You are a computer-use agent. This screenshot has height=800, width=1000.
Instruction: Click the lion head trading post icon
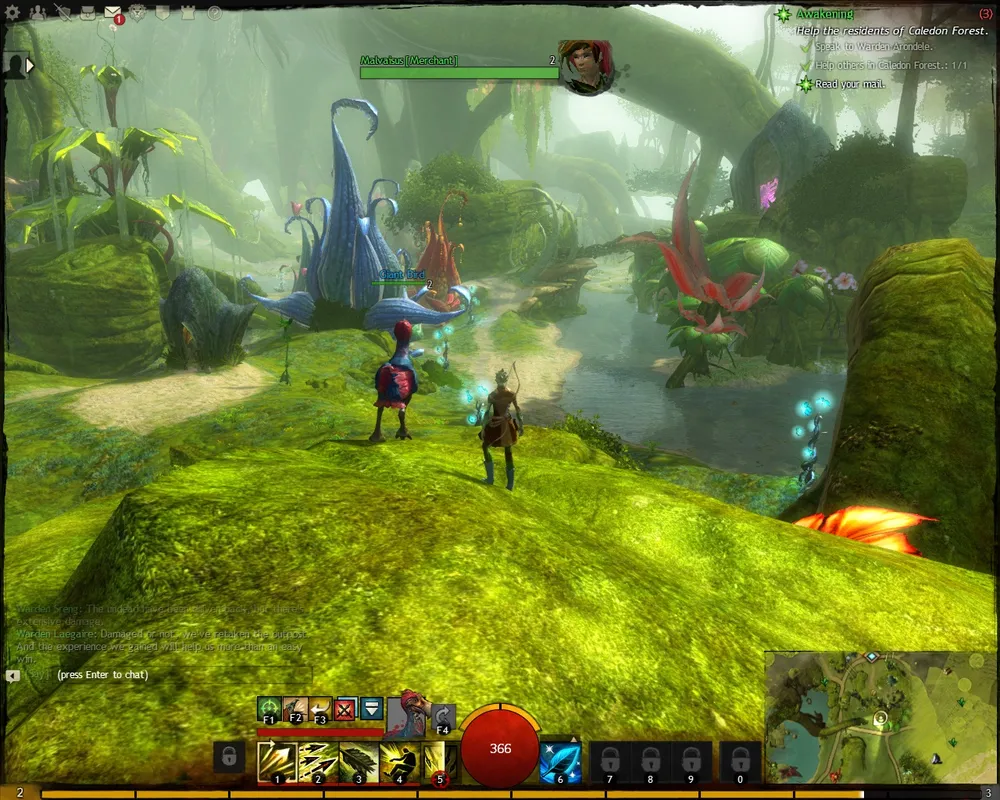point(139,13)
